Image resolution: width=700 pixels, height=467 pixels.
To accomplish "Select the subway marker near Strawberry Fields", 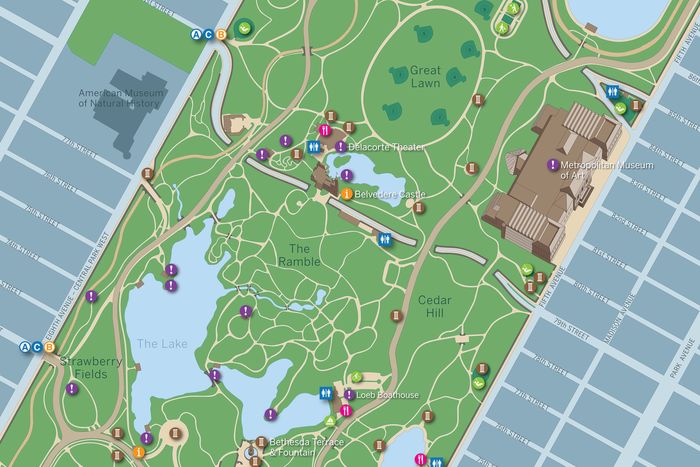I will (36, 348).
